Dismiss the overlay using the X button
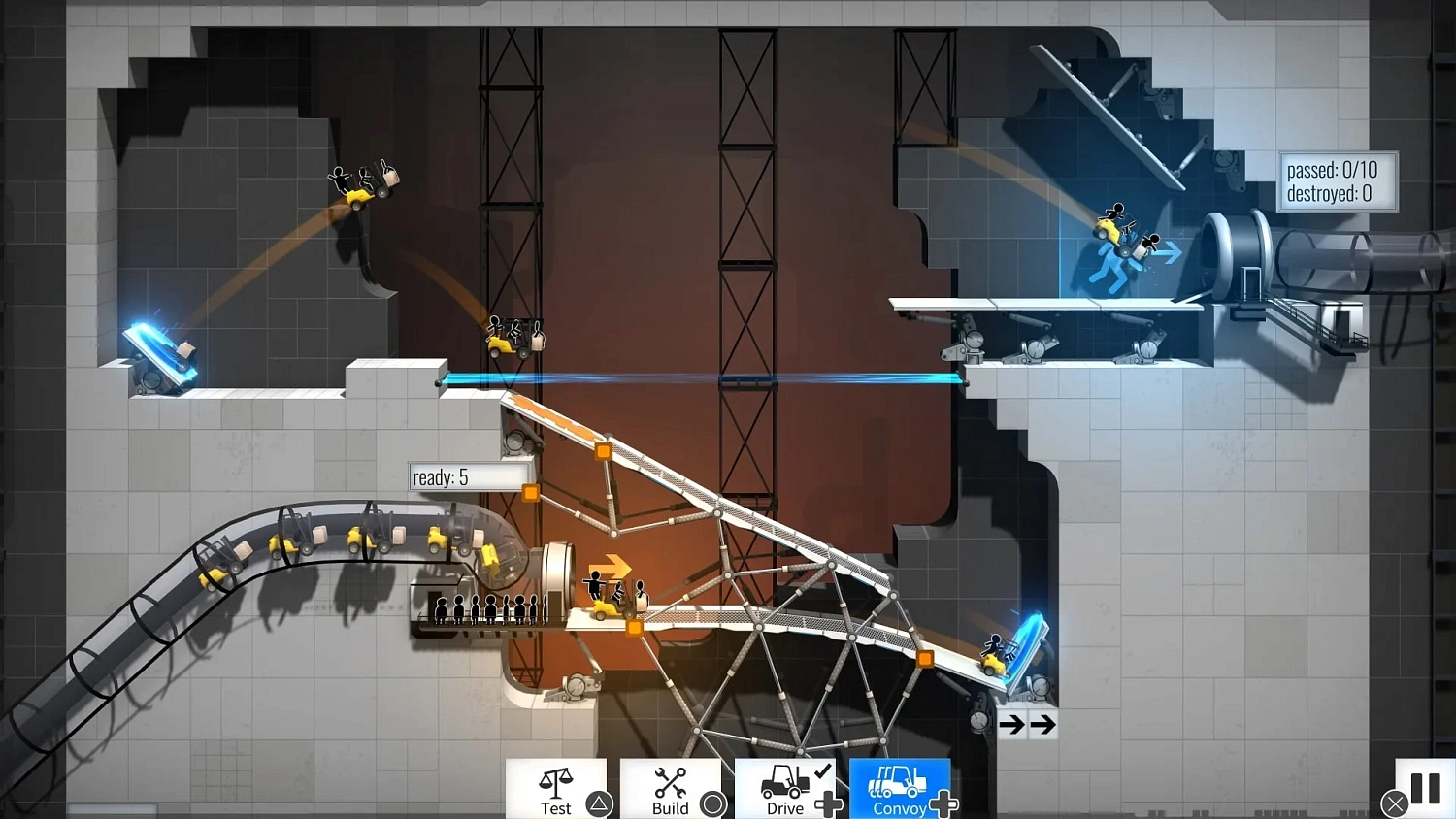This screenshot has width=1456, height=819. click(1395, 803)
